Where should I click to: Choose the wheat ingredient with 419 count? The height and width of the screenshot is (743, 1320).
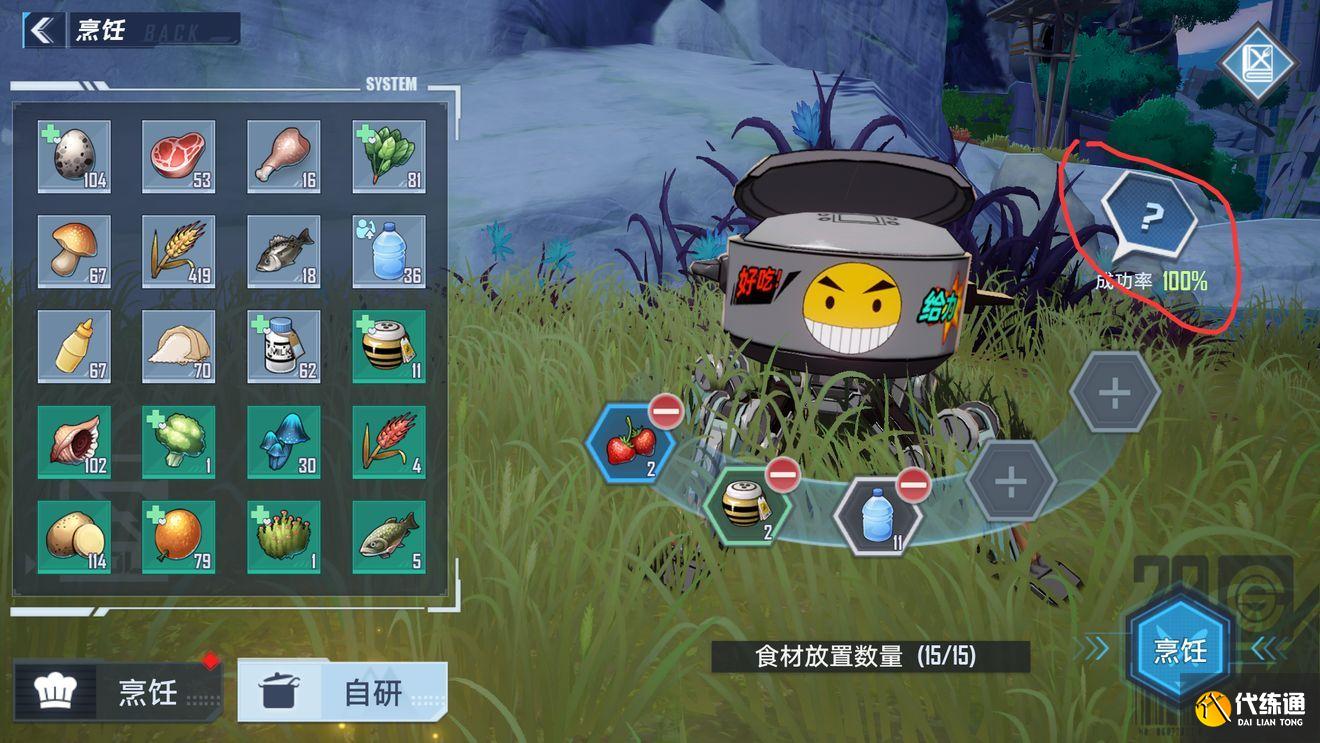179,250
